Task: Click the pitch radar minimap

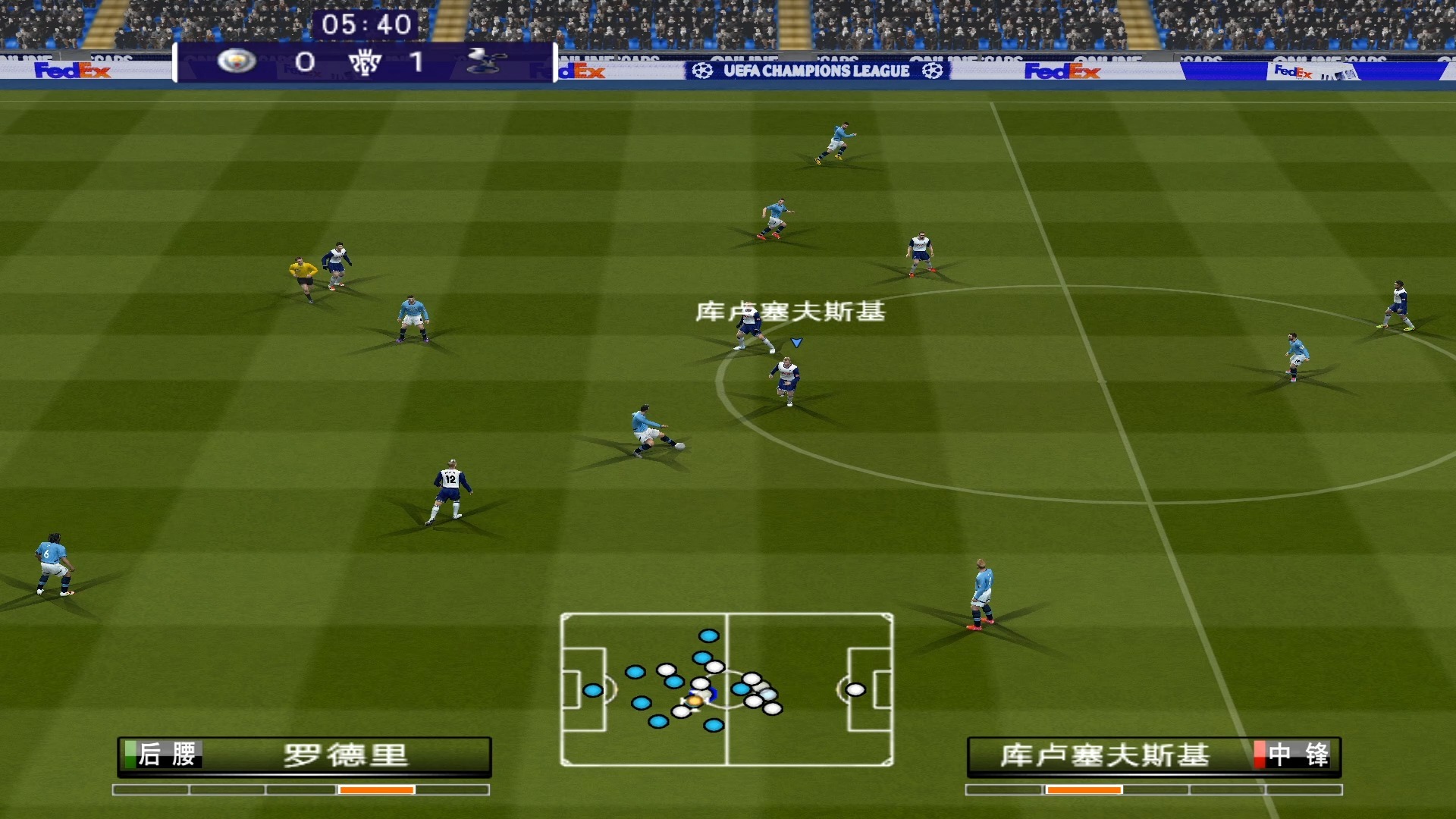Action: [726, 689]
